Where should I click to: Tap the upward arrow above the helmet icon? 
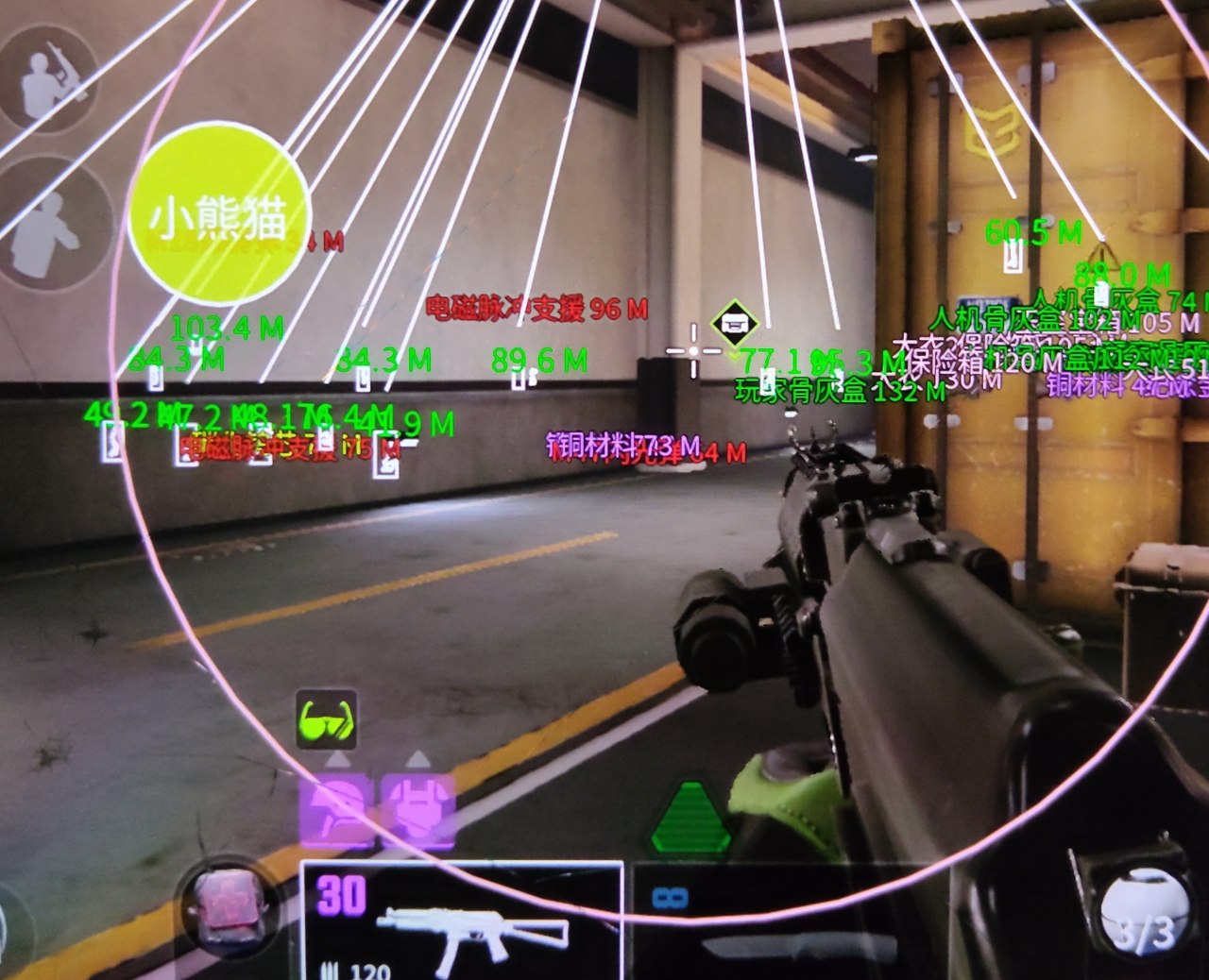(337, 759)
